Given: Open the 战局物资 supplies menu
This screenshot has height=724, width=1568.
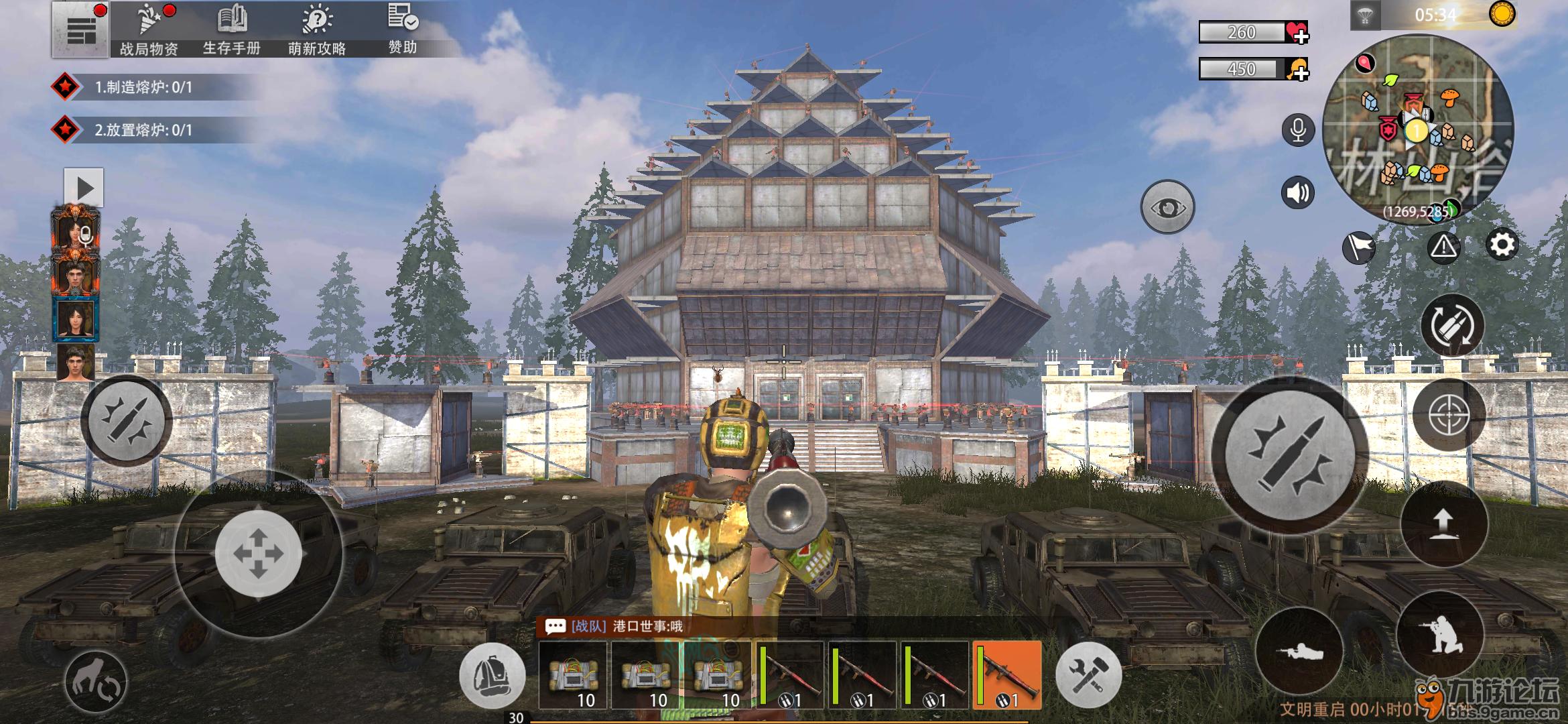Looking at the screenshot, I should click(x=149, y=30).
